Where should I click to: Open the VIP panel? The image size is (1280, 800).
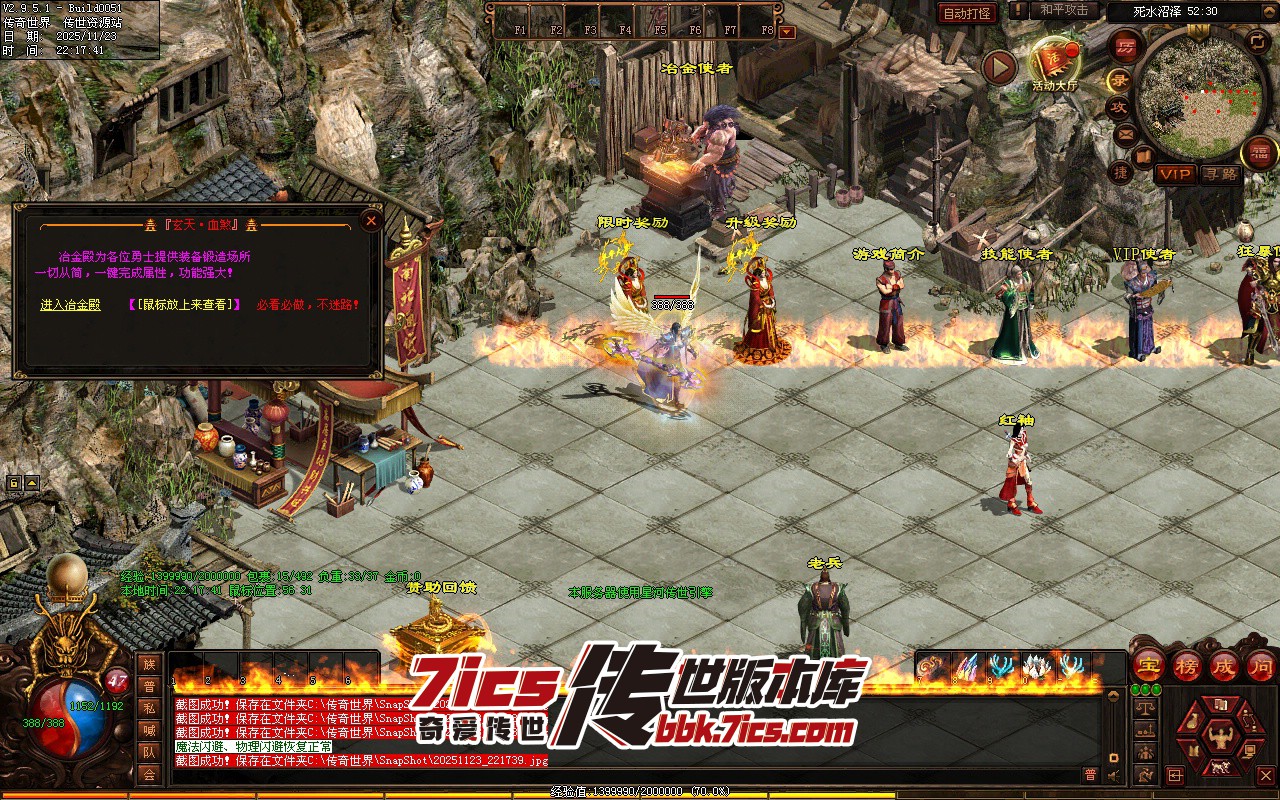pyautogui.click(x=1176, y=174)
